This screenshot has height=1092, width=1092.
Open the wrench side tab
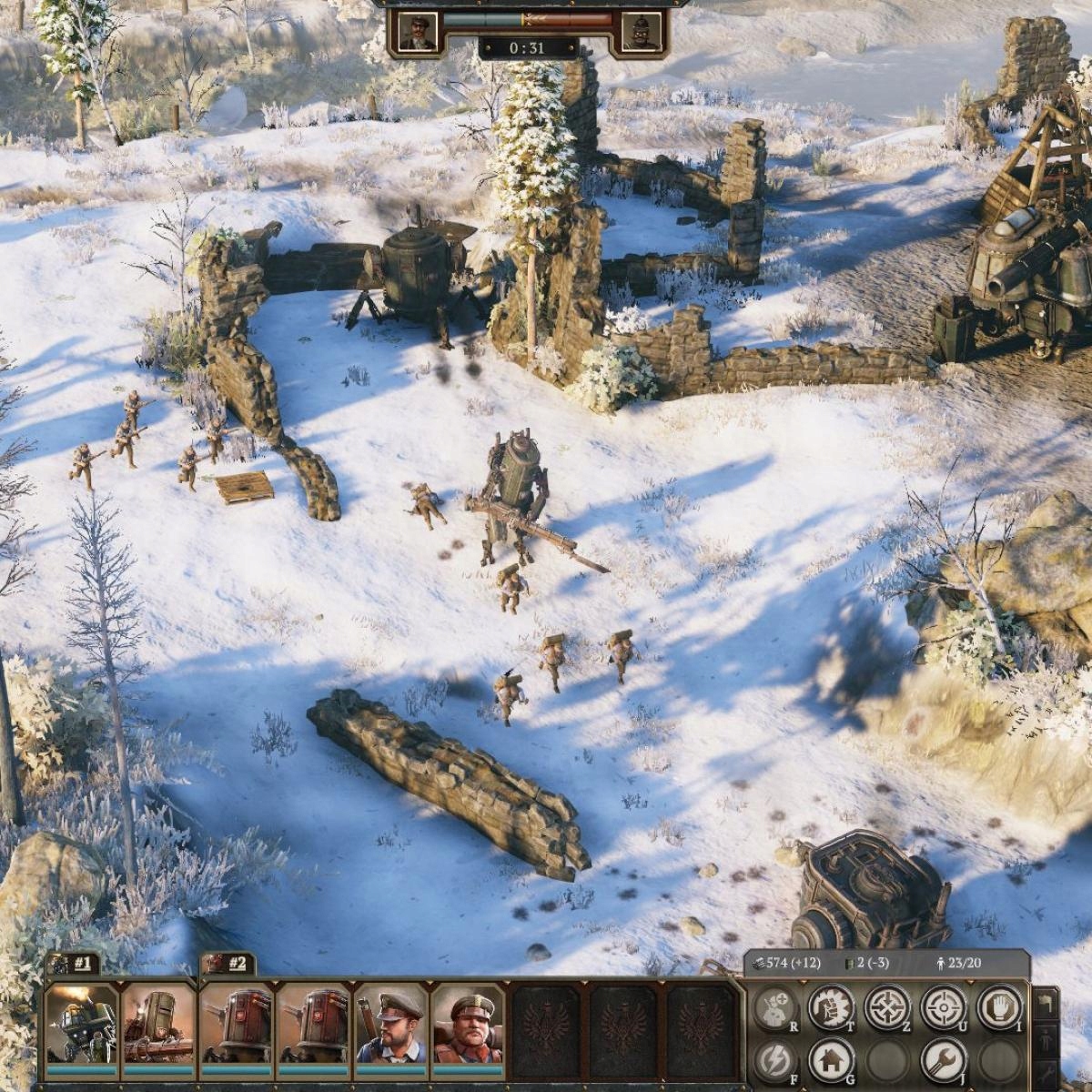(1046, 1072)
